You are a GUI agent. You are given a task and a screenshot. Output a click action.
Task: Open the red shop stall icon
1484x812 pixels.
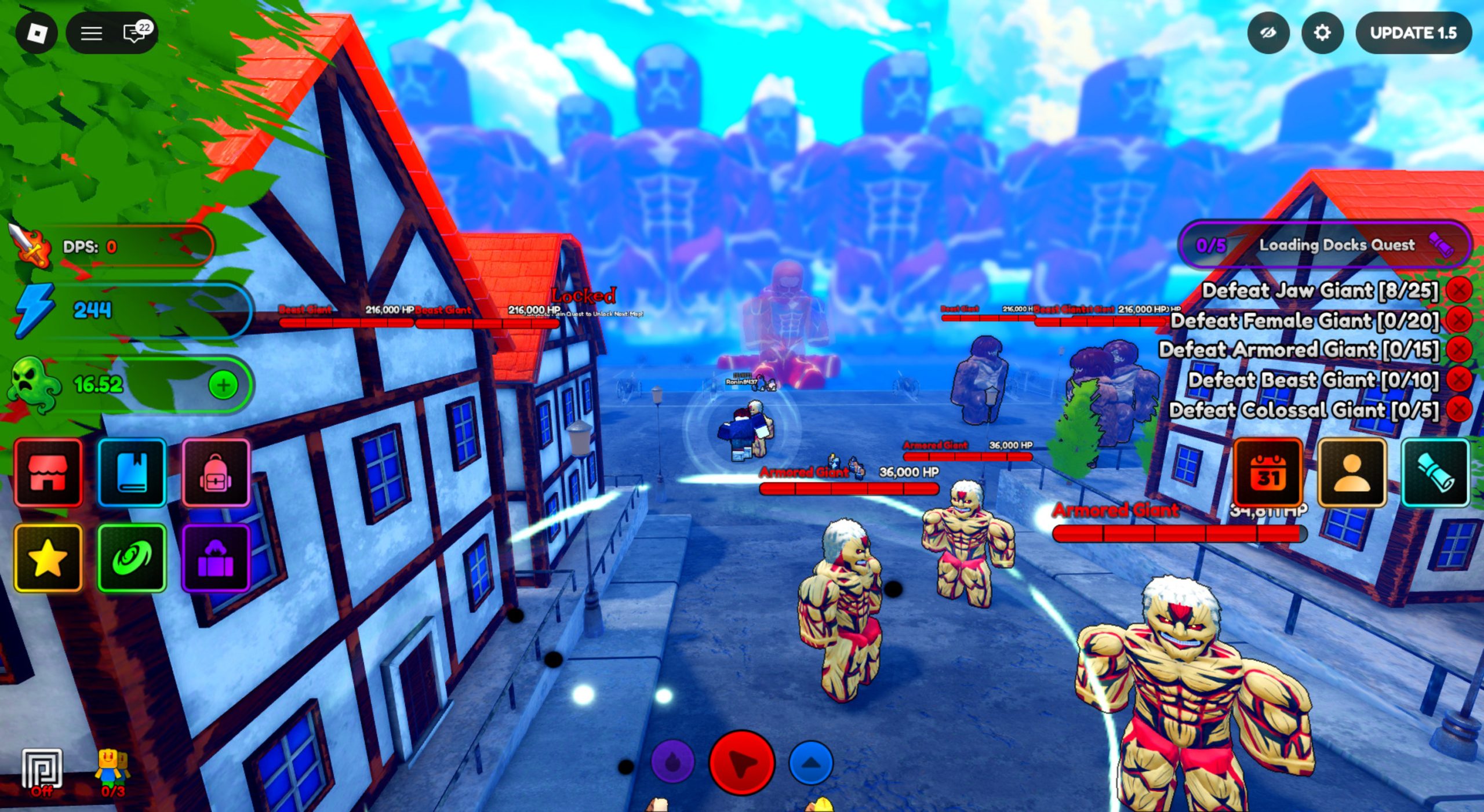(48, 472)
